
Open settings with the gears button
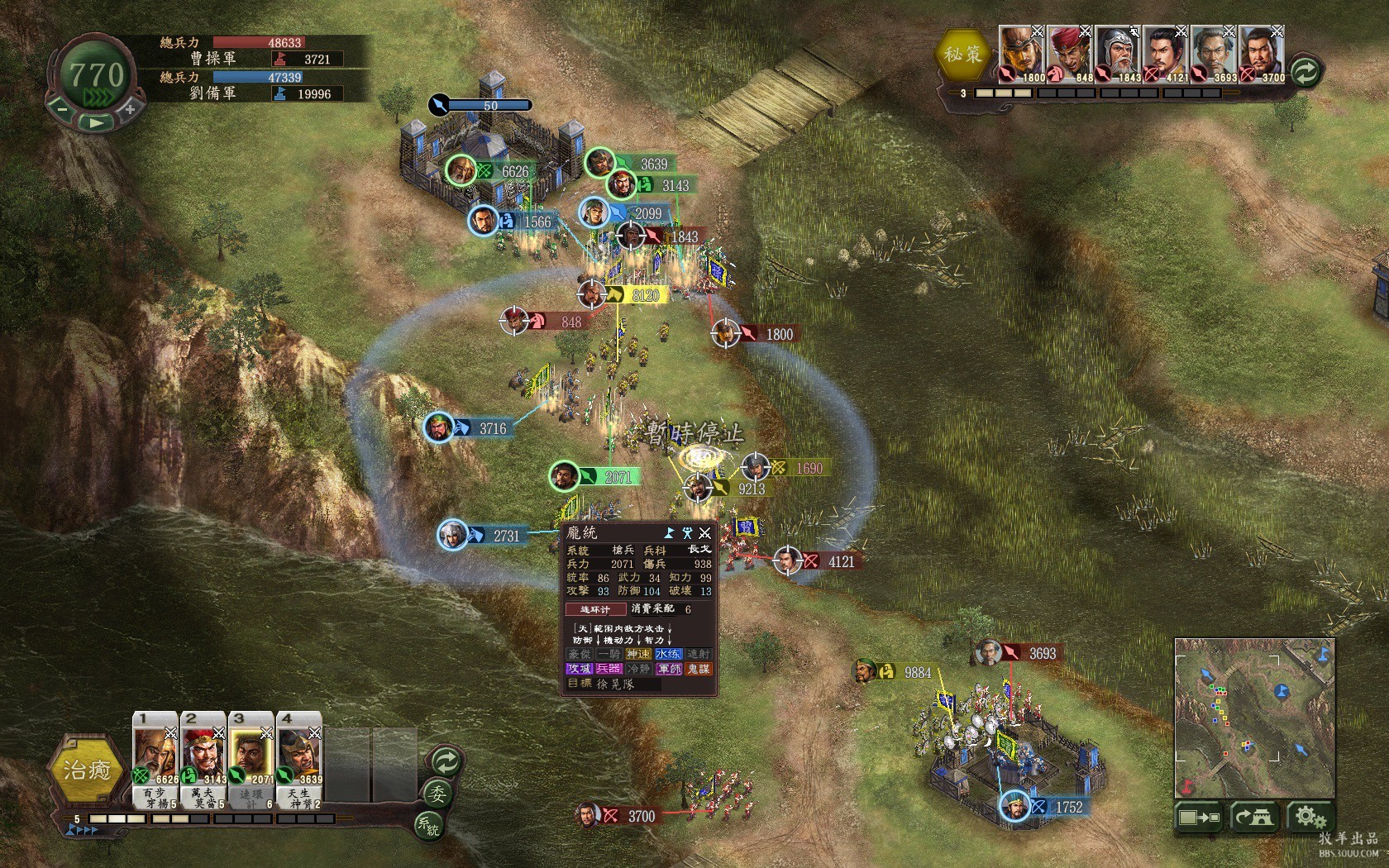click(x=1310, y=818)
